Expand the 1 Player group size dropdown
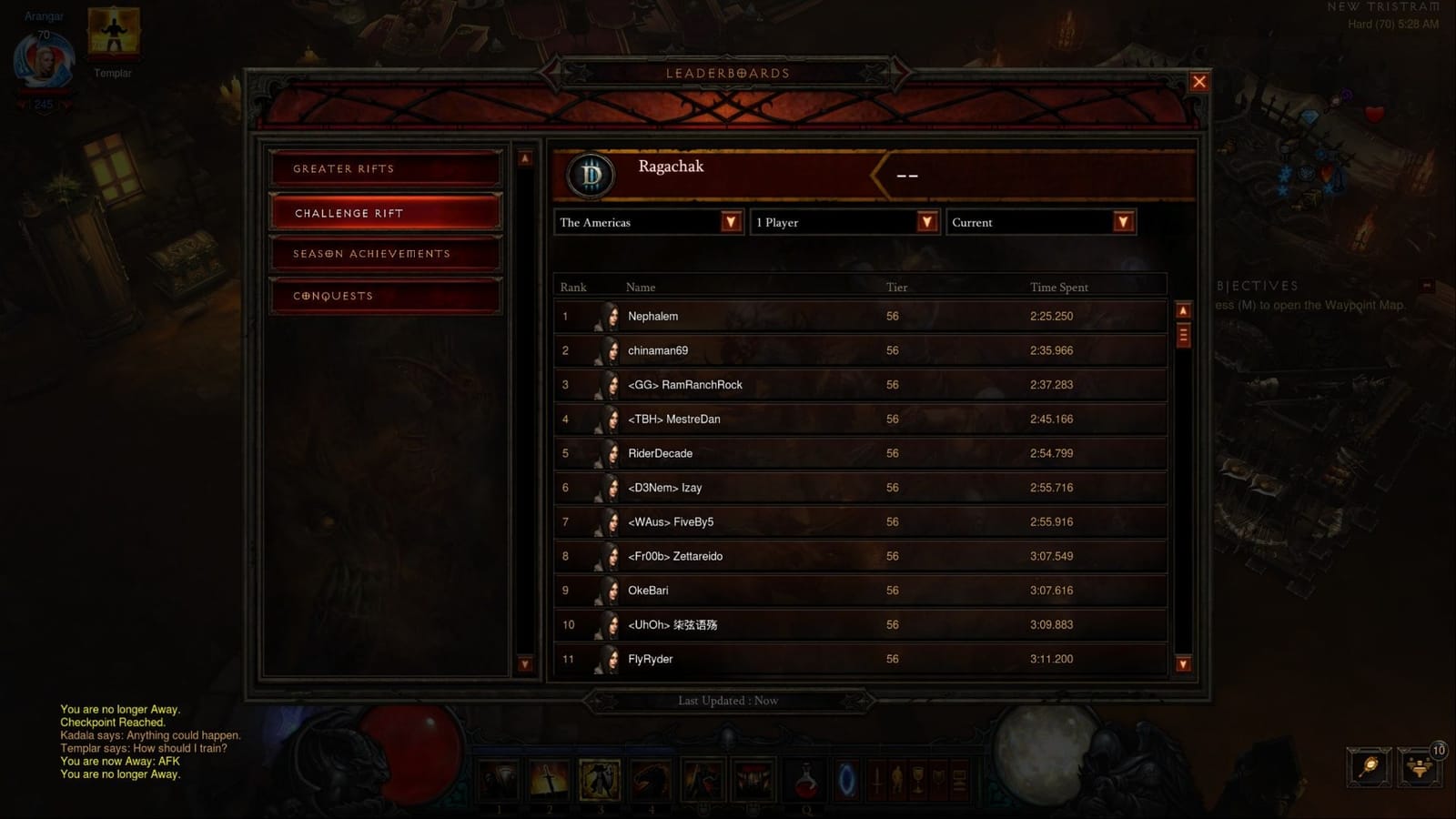 coord(844,222)
